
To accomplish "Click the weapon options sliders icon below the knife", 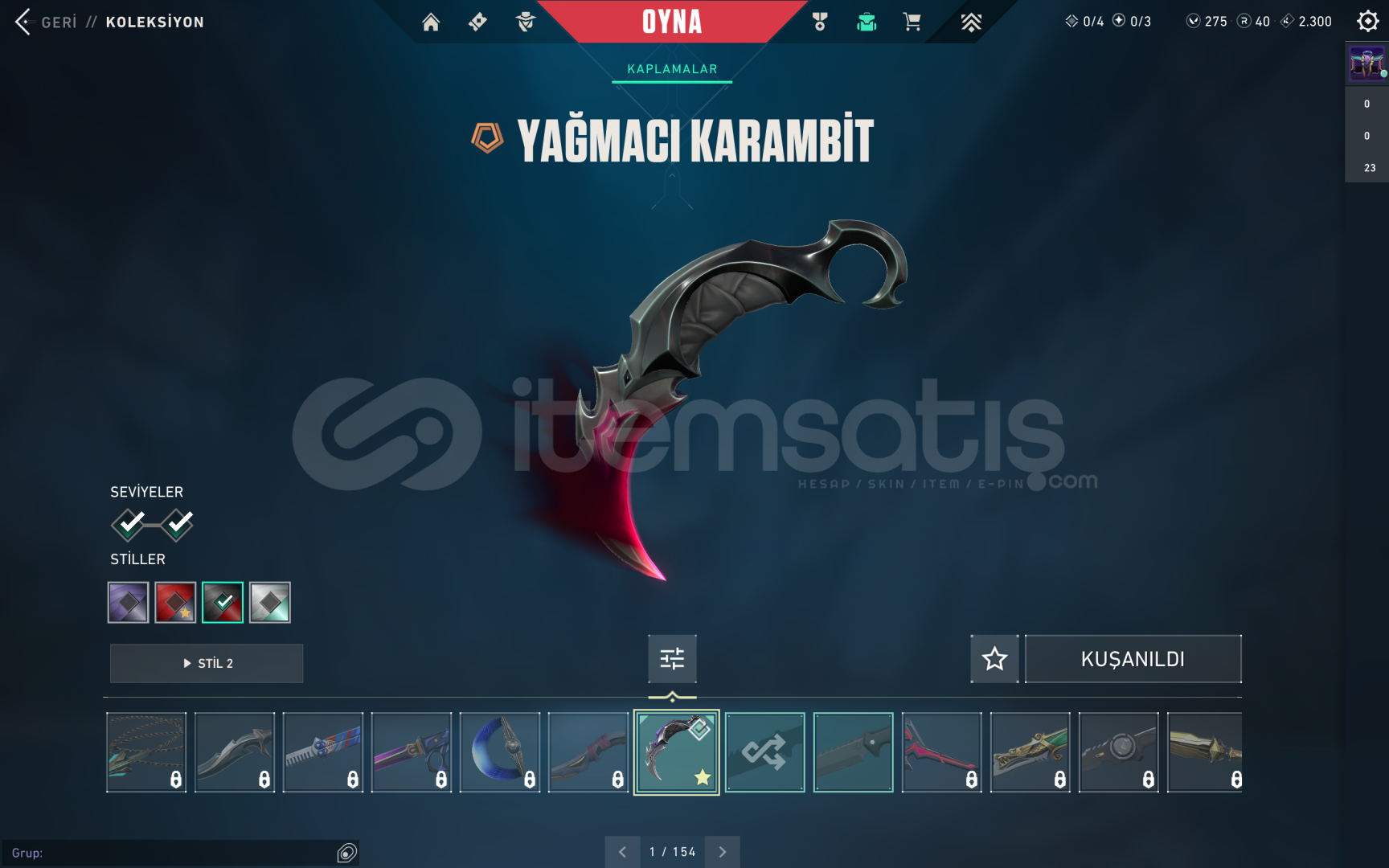I will tap(672, 658).
